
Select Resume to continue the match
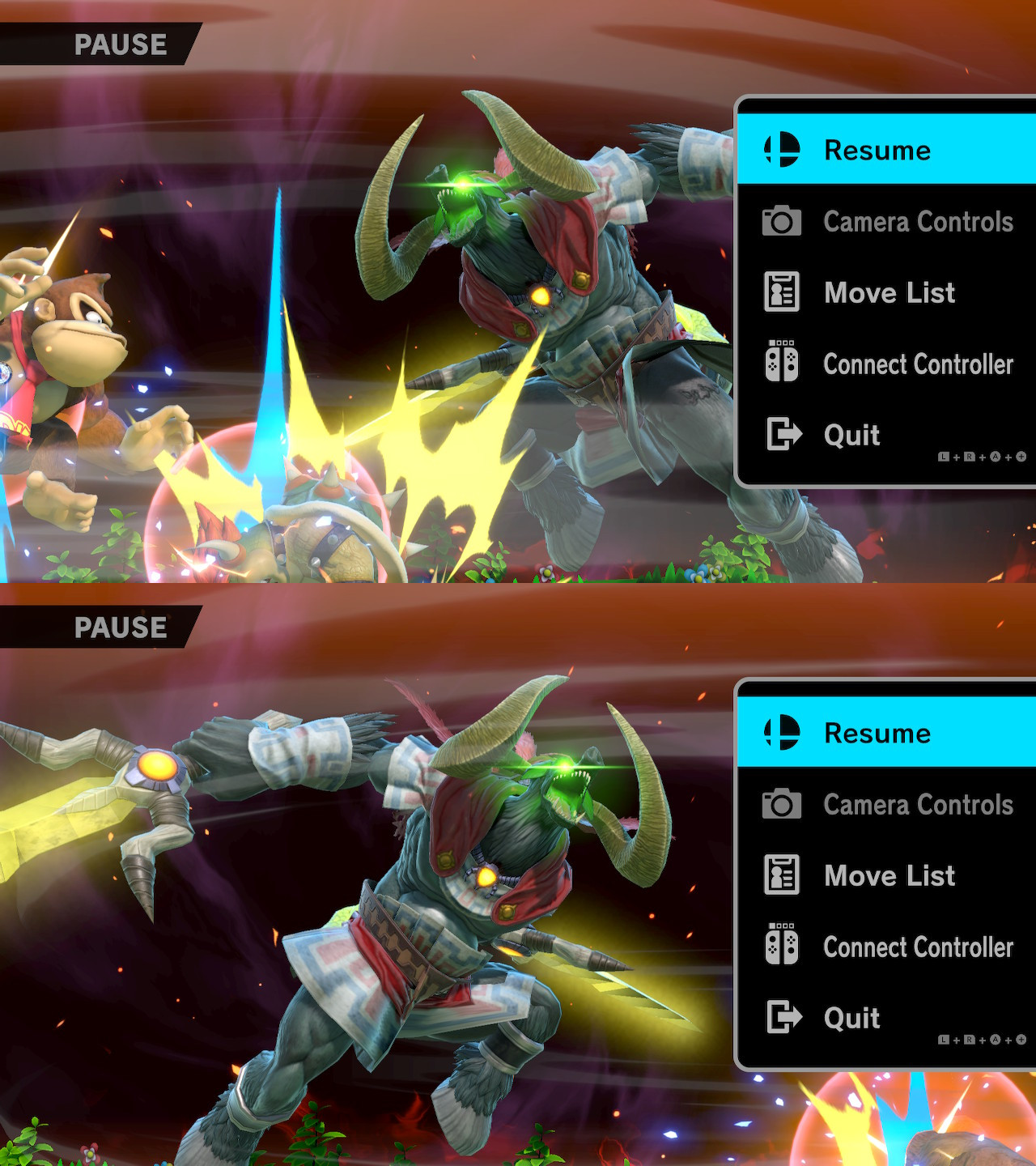click(878, 150)
